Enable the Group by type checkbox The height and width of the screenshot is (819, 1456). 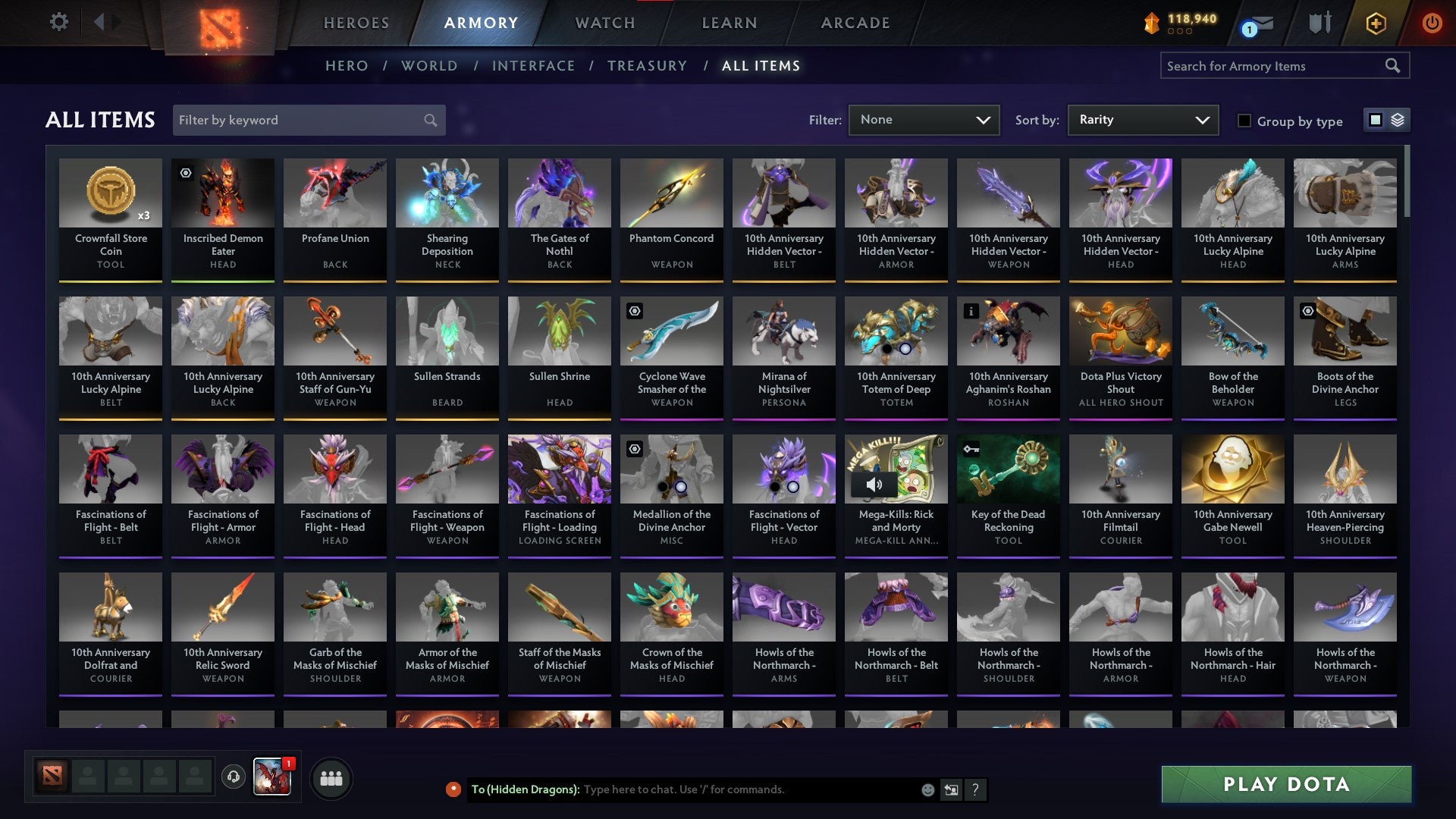click(1244, 121)
